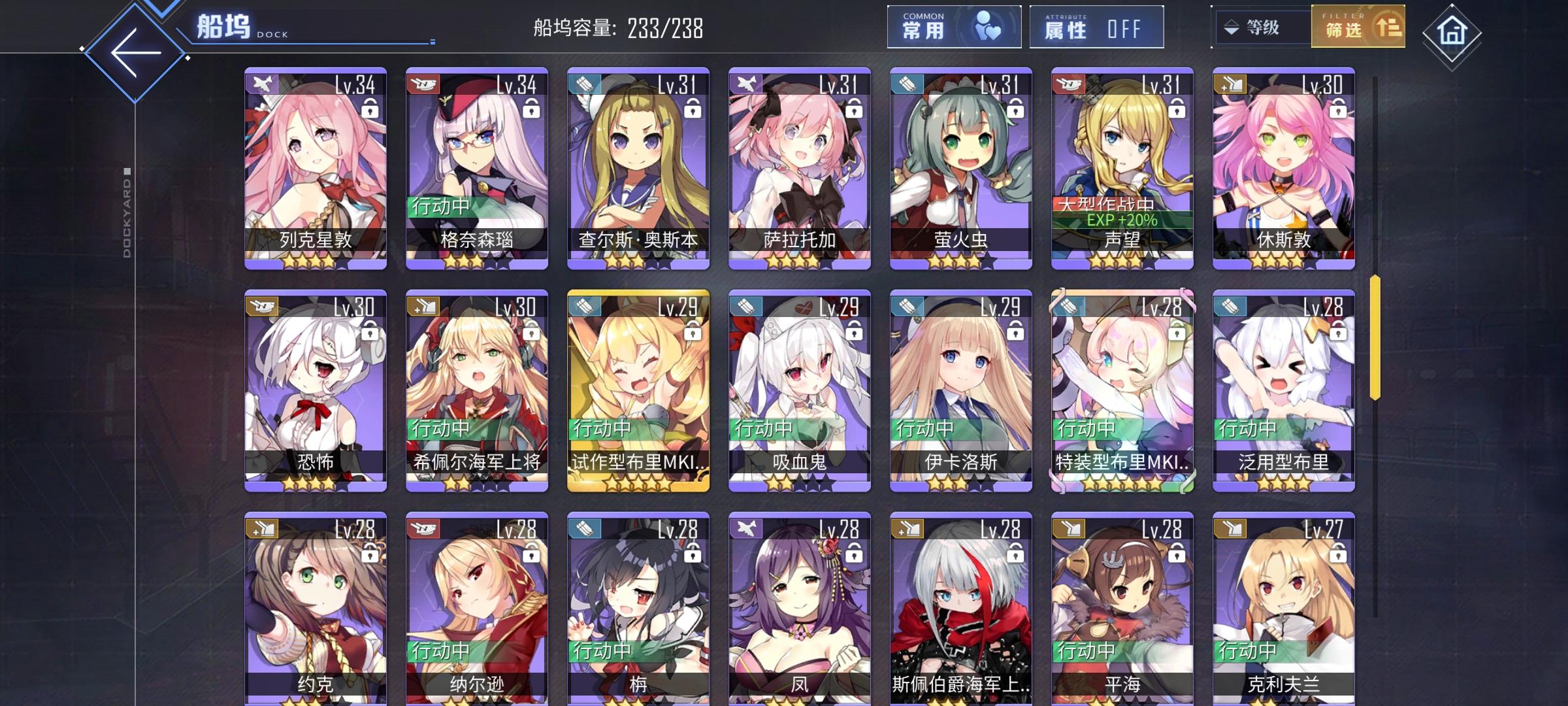Click the lock icon on 萨拉托加 card
1568x706 pixels.
pyautogui.click(x=855, y=109)
